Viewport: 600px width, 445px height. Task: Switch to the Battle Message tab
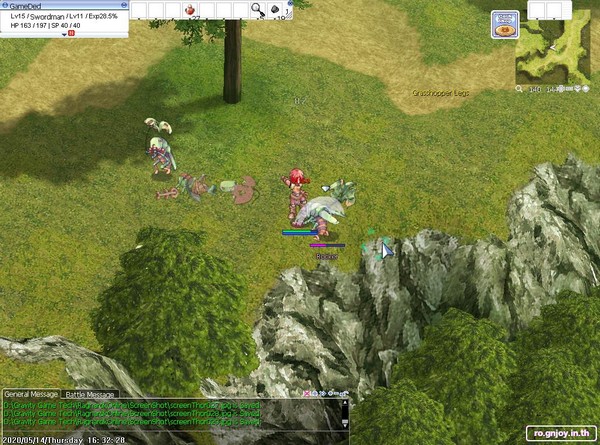[x=91, y=395]
